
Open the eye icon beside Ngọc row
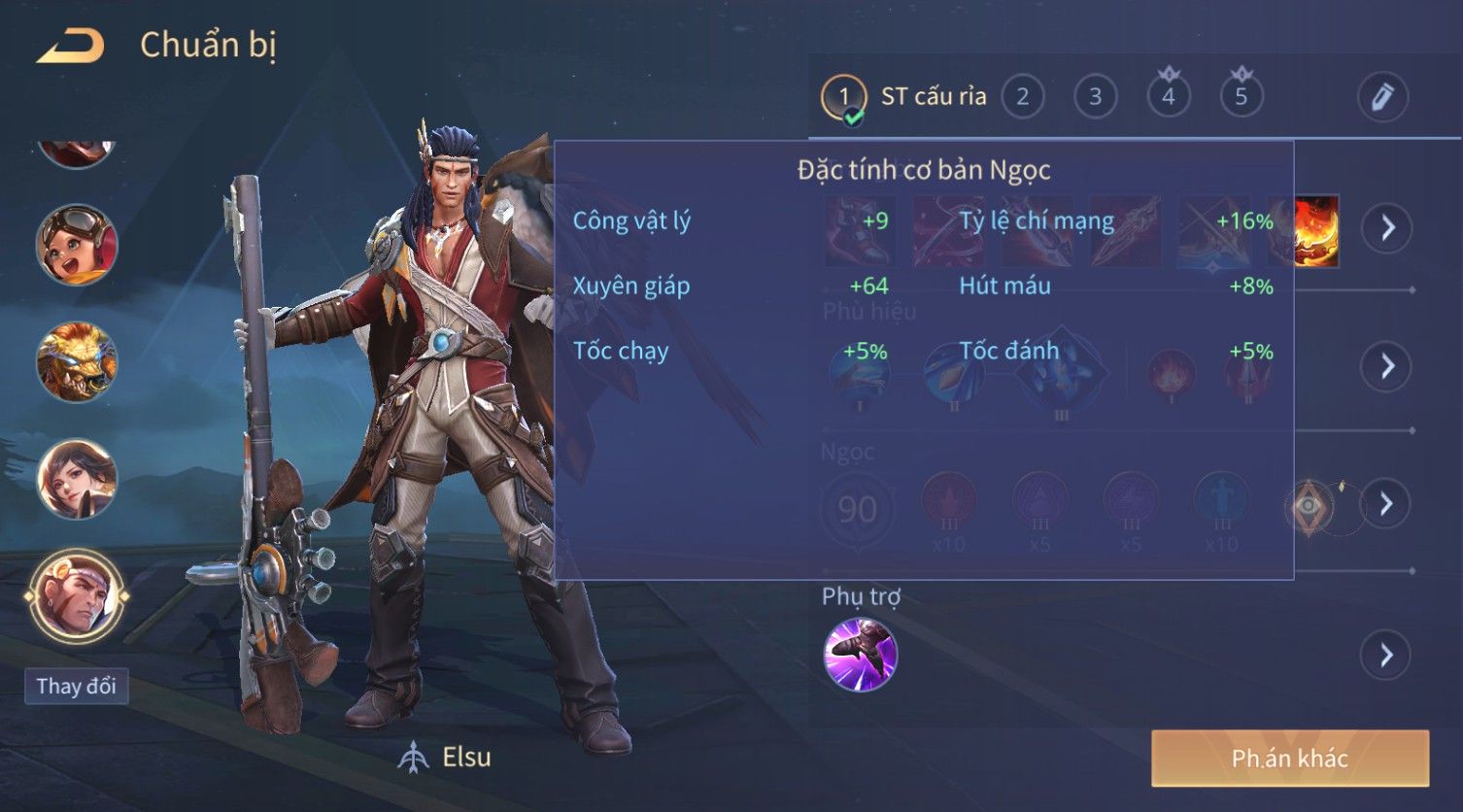1309,505
